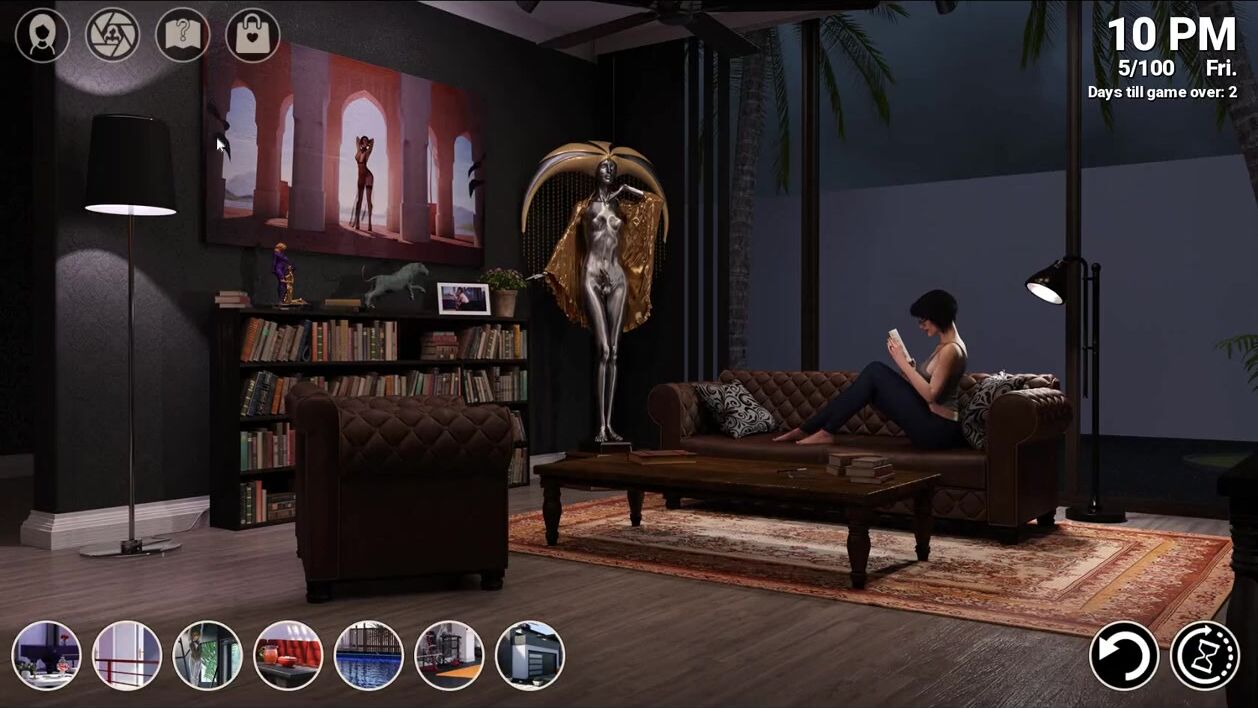Open the shopping bag store icon
The width and height of the screenshot is (1258, 708).
click(253, 36)
